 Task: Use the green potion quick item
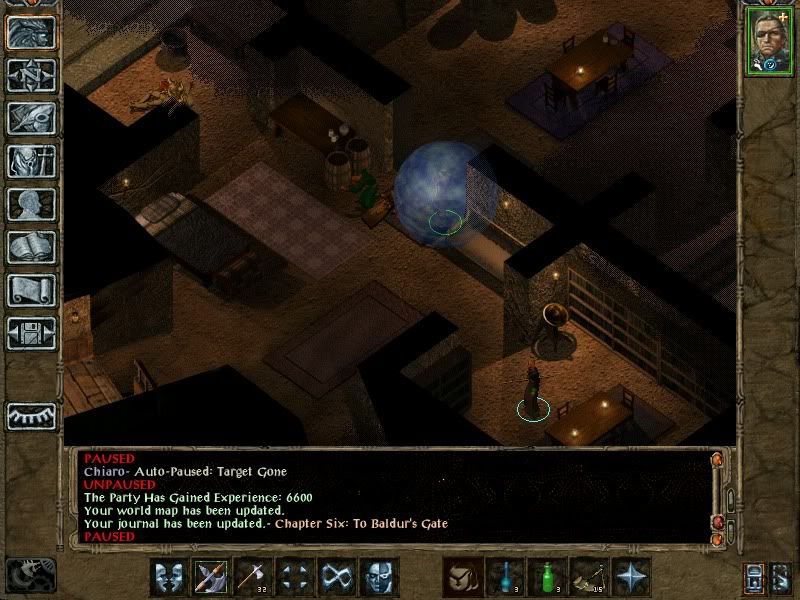[547, 577]
